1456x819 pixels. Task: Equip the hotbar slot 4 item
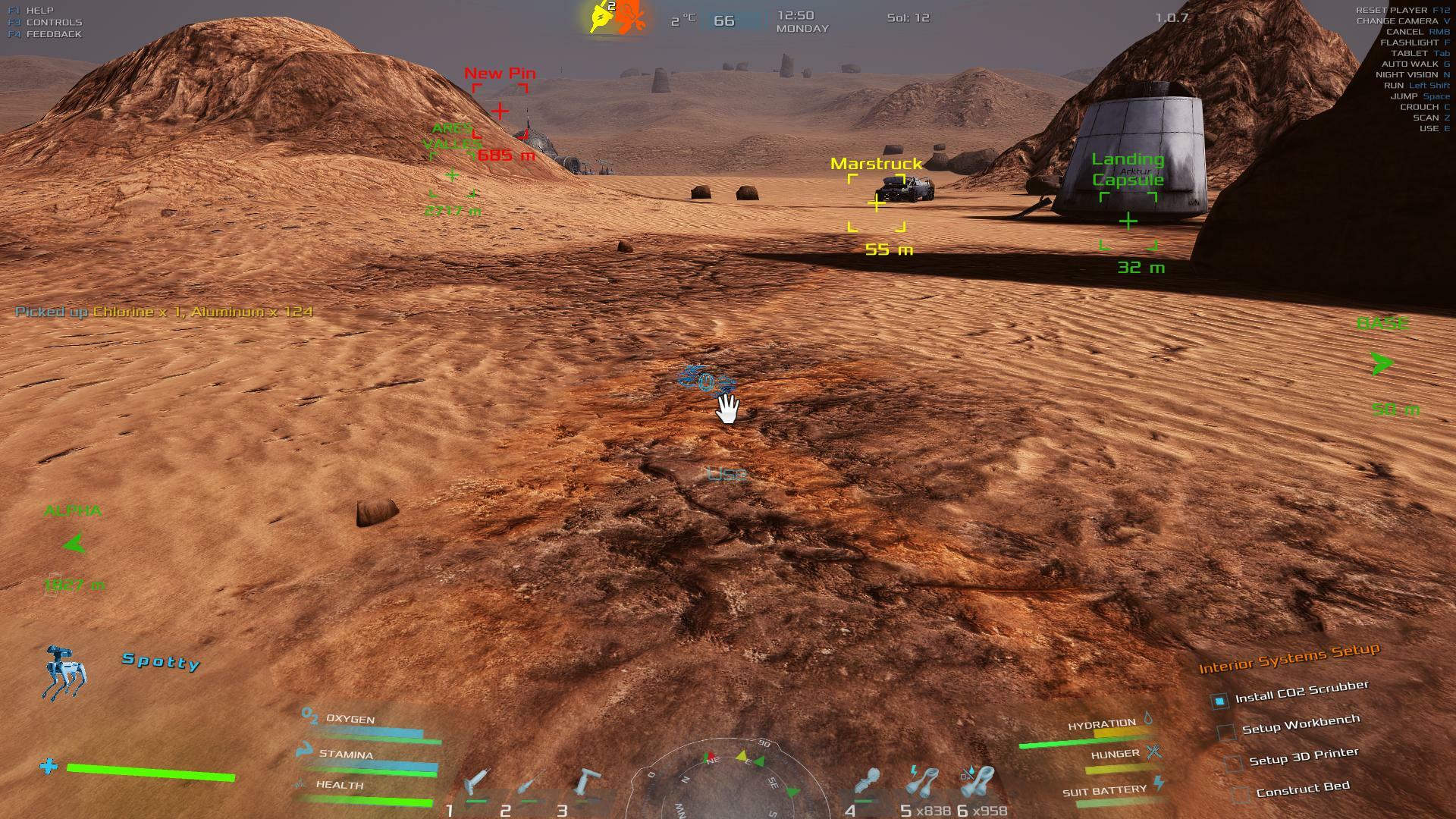[867, 783]
